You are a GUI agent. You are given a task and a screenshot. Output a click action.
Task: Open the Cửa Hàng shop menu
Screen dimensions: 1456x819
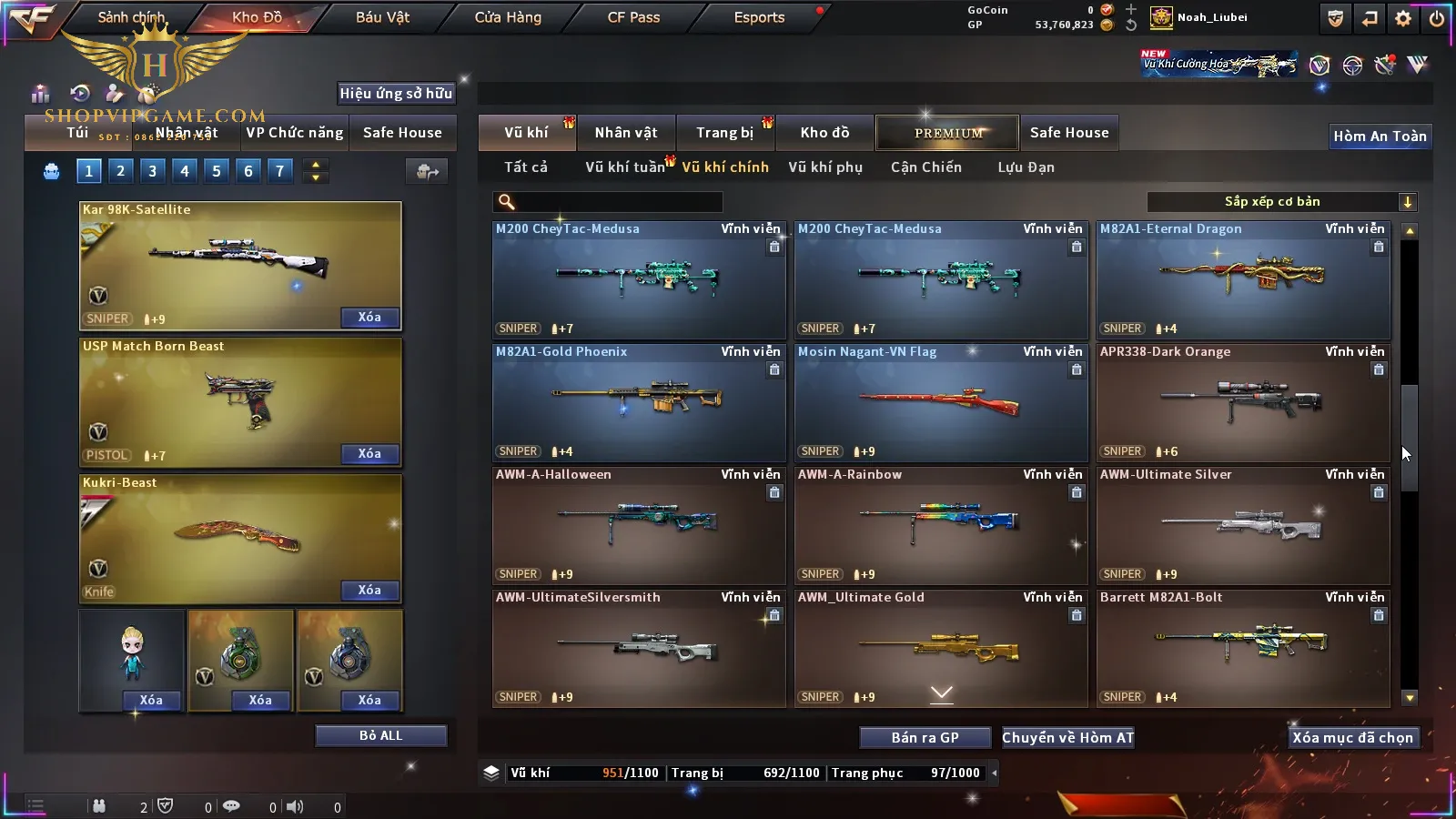point(508,17)
